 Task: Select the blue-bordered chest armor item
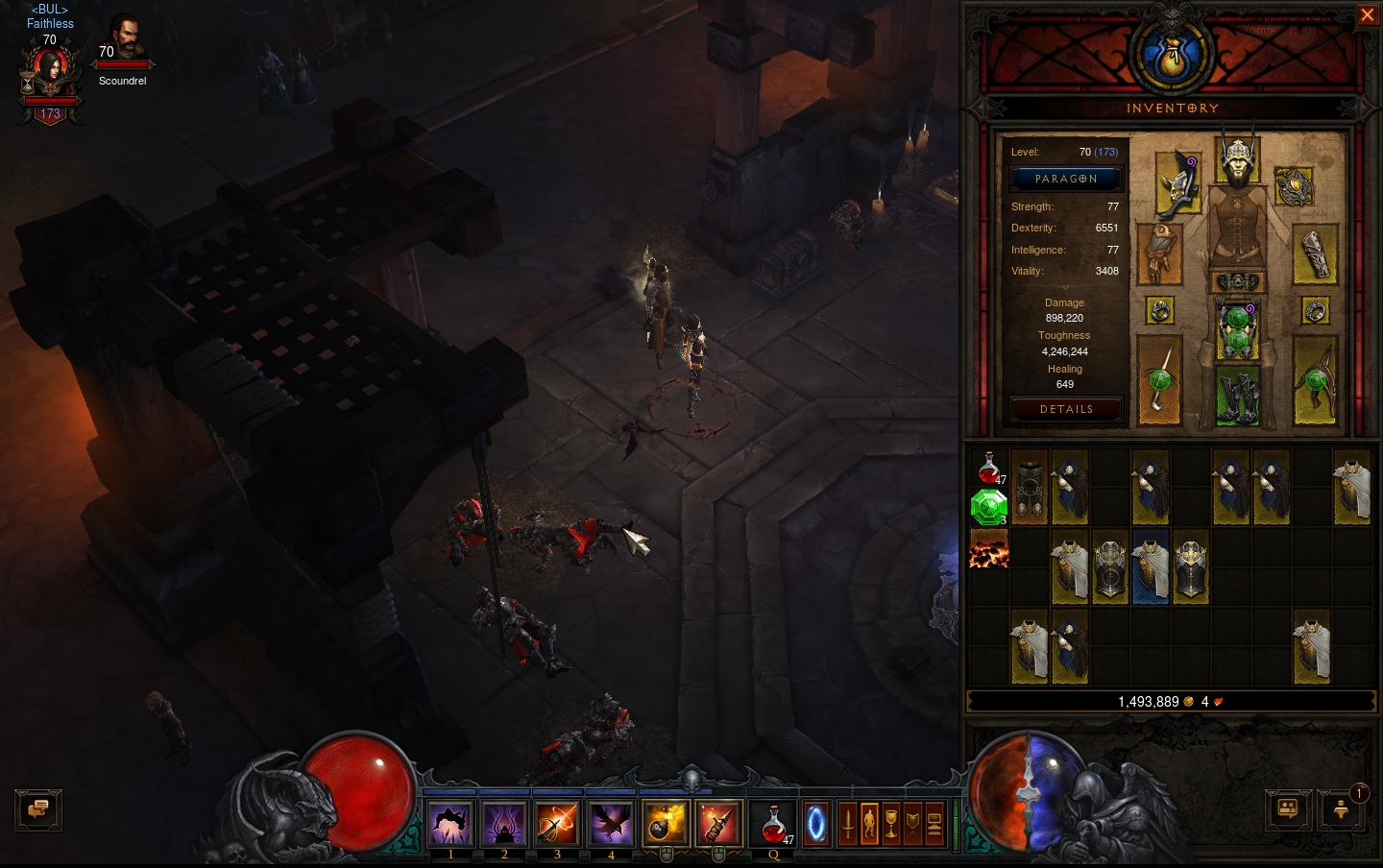pos(1150,567)
